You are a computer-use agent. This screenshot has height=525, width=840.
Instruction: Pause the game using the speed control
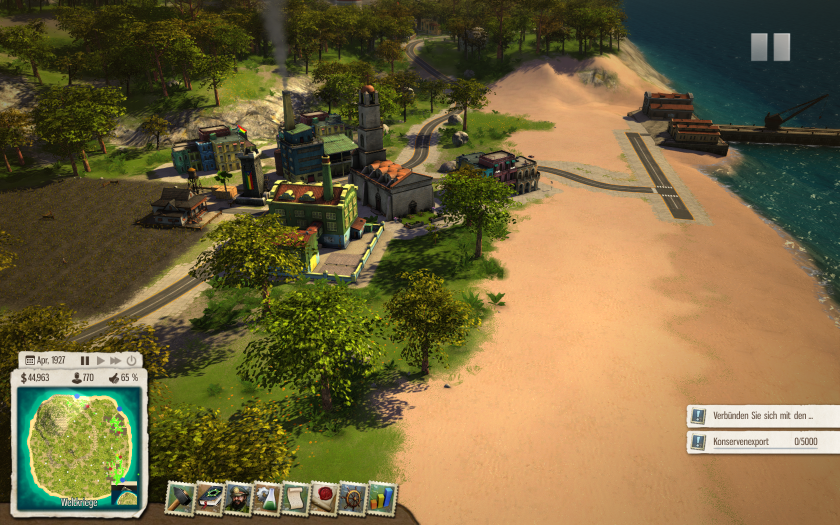click(85, 360)
